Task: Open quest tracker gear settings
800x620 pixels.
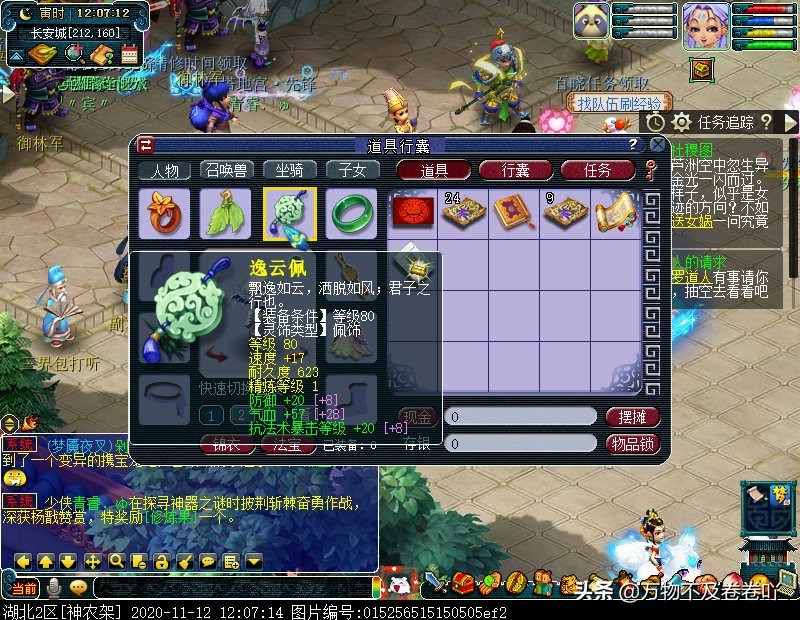Action: click(x=681, y=122)
